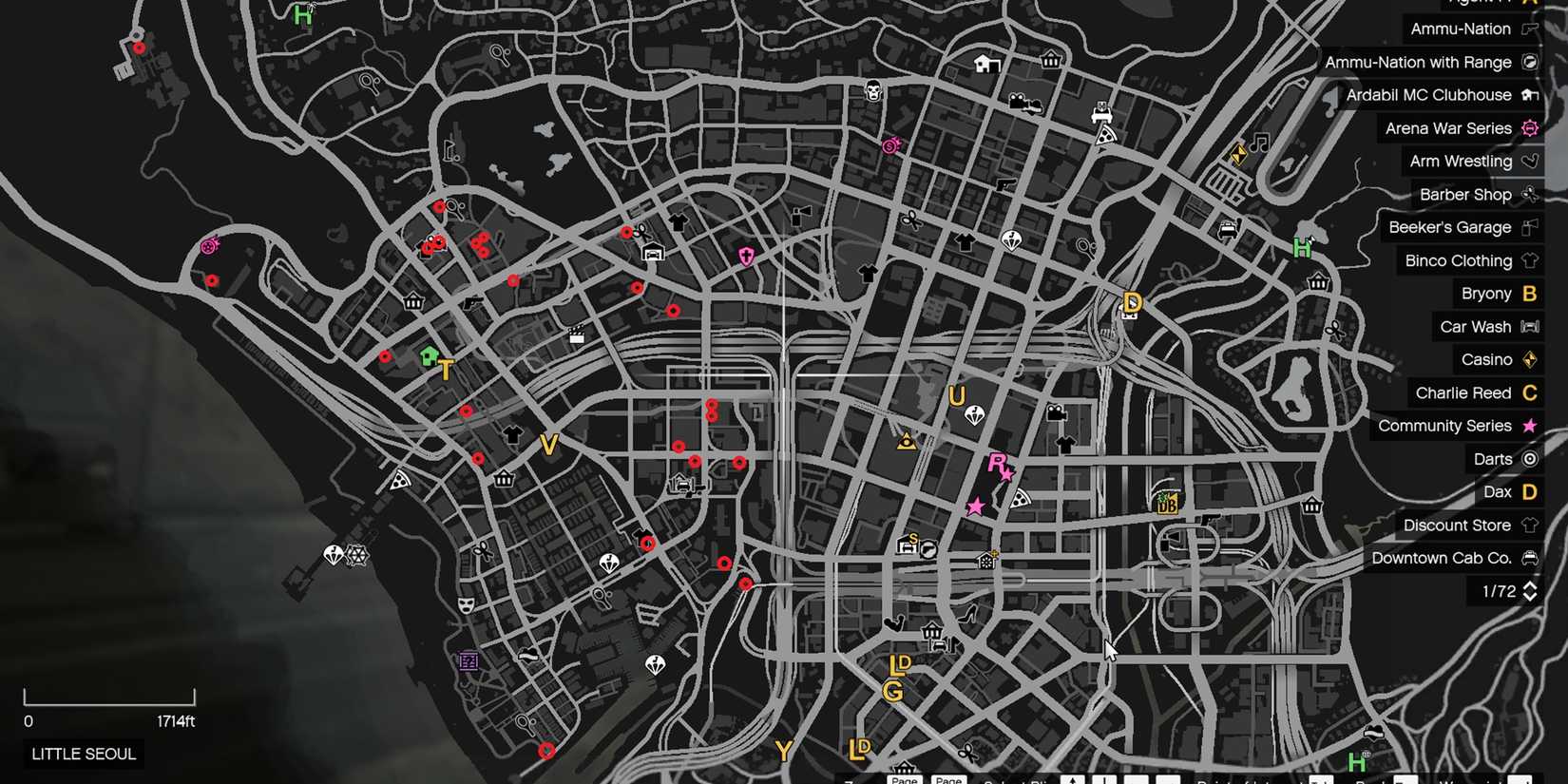Click the Beeker's Garage link in the legend
This screenshot has height=784, width=1568.
pos(1448,228)
